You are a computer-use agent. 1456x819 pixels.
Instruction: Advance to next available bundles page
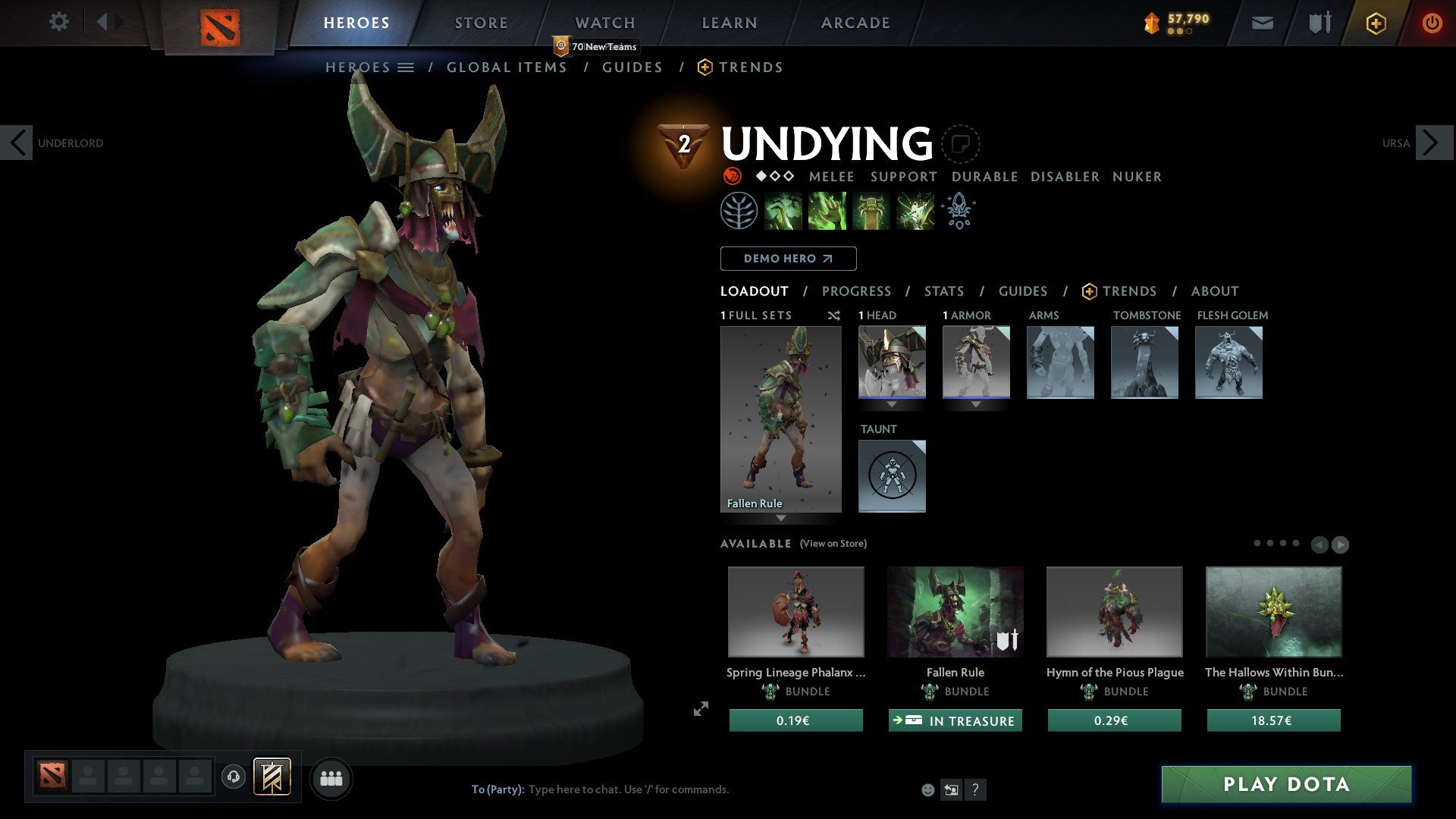point(1338,544)
